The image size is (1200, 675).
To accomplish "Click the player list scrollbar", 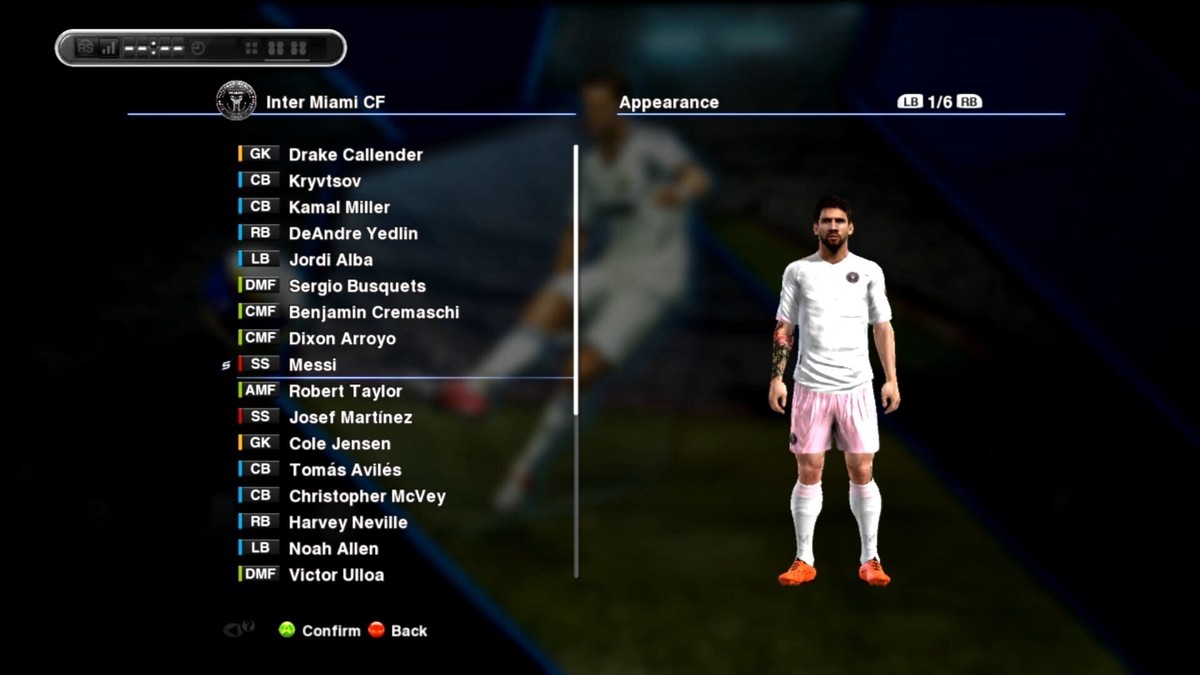I will pyautogui.click(x=576, y=280).
